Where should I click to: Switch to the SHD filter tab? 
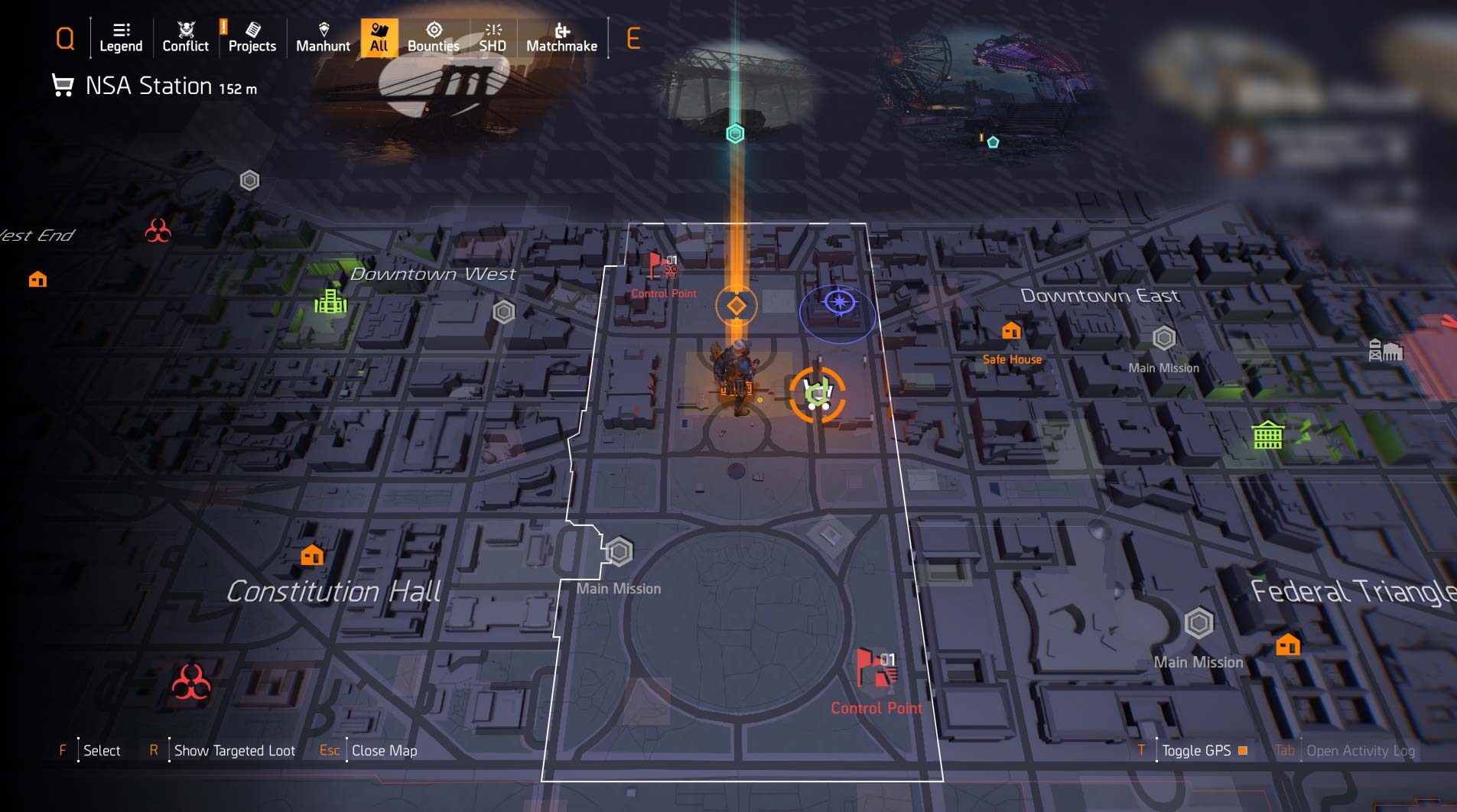493,38
